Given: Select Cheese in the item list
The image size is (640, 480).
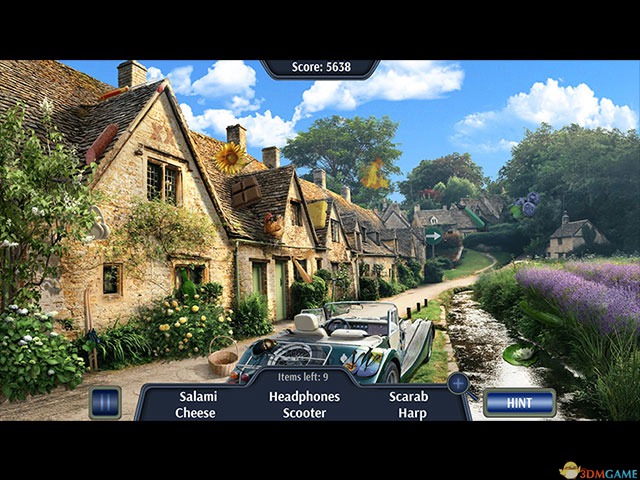Looking at the screenshot, I should click(195, 413).
